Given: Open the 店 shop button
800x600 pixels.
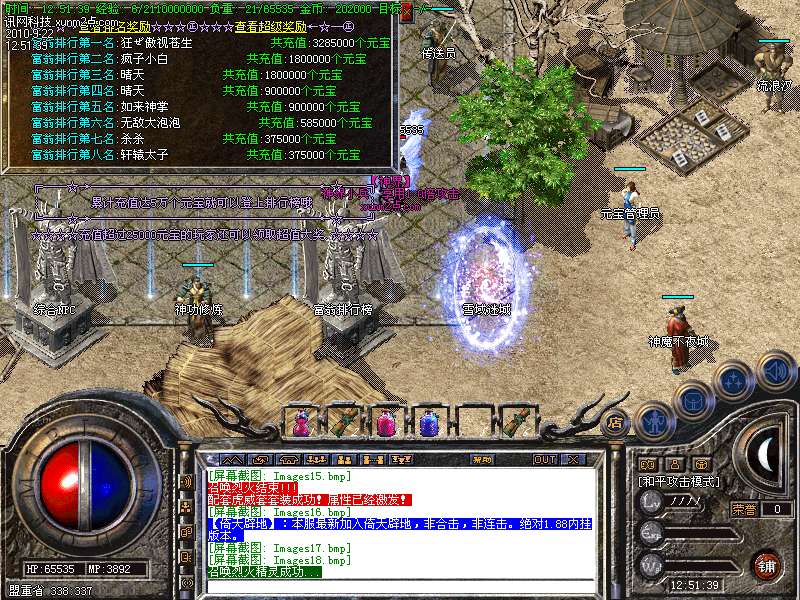Looking at the screenshot, I should coord(616,421).
